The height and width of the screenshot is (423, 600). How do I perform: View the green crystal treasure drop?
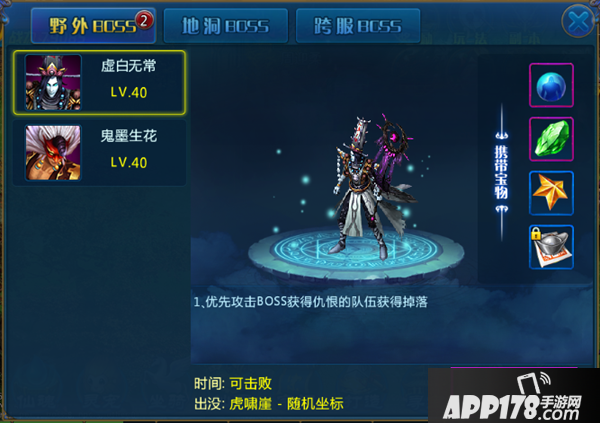tap(550, 139)
